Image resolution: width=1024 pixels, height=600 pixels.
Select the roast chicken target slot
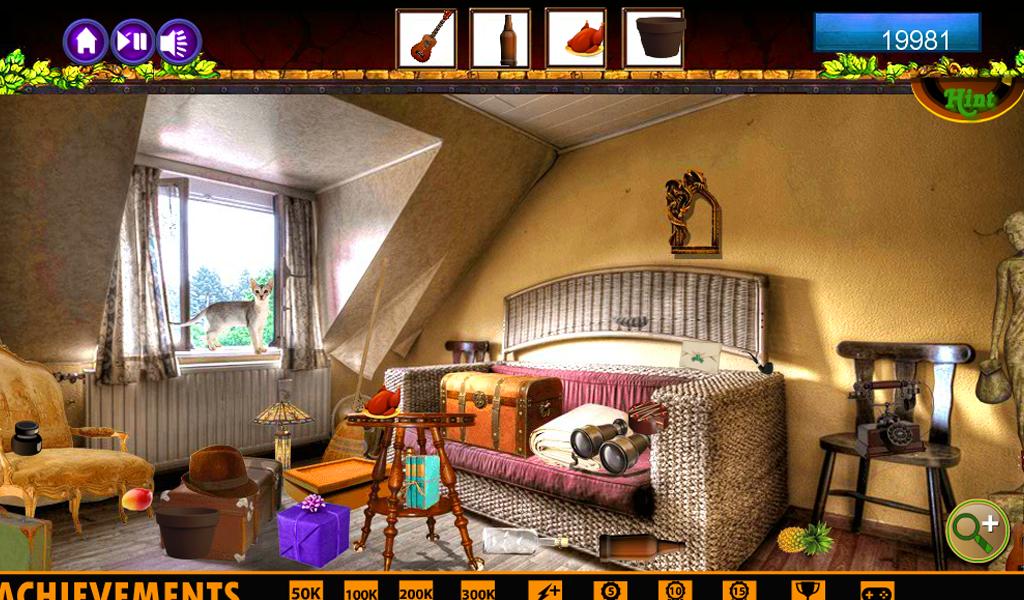point(576,39)
